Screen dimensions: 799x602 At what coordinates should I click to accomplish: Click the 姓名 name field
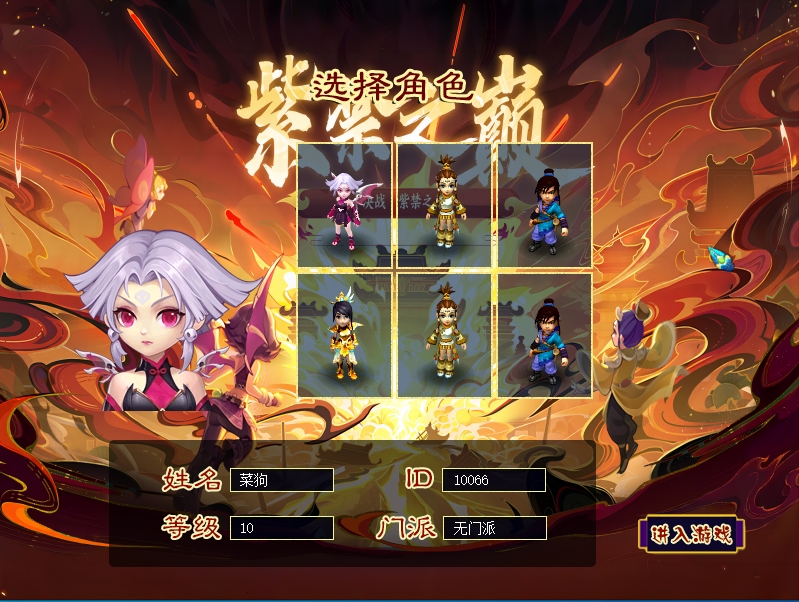(281, 480)
